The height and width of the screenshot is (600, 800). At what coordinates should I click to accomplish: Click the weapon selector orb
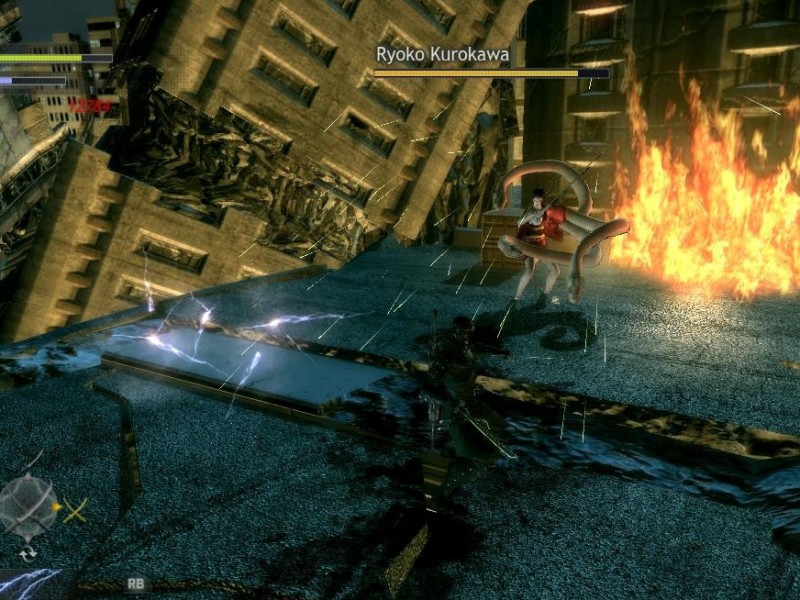pyautogui.click(x=28, y=506)
